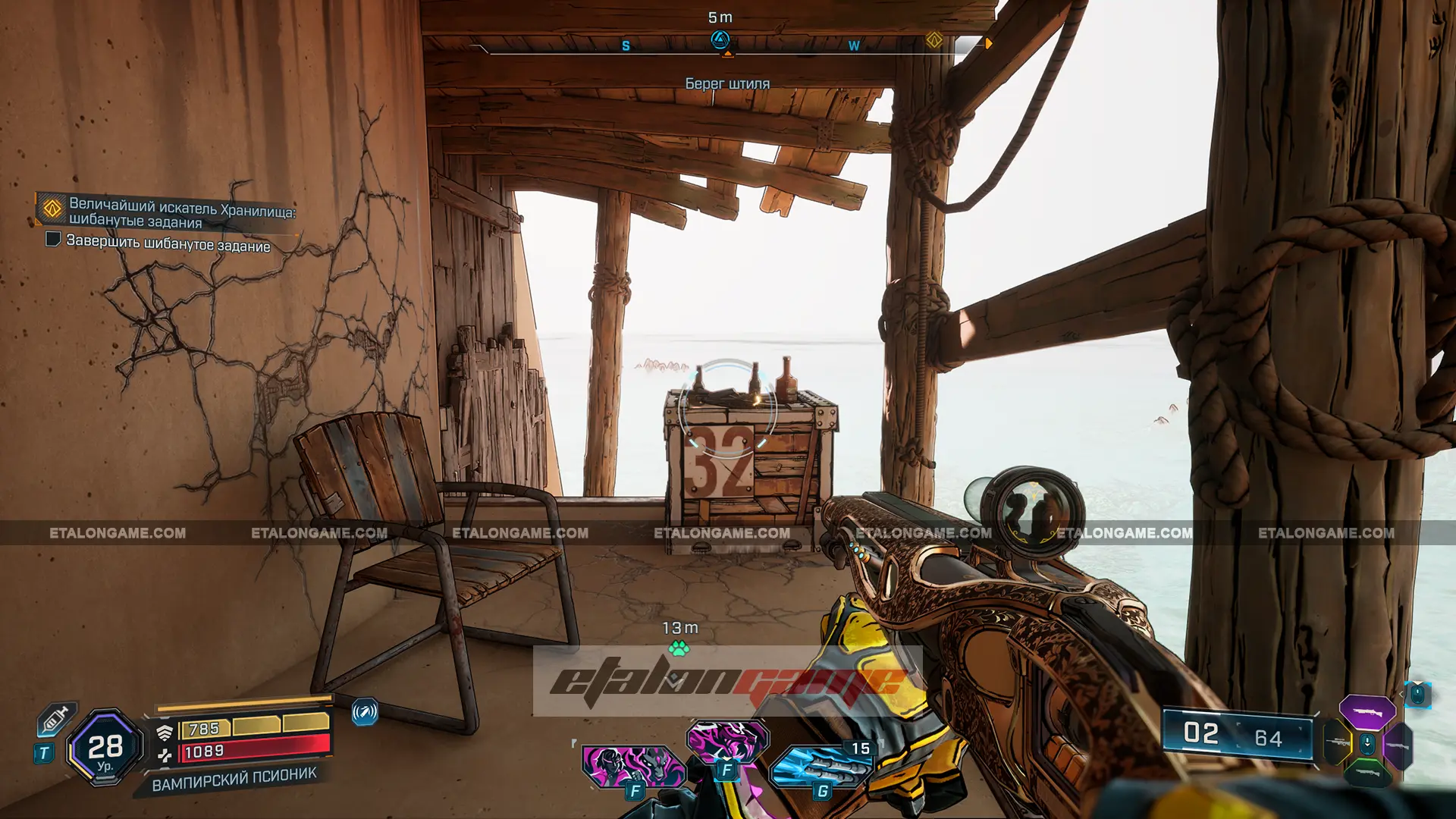1456x819 pixels.
Task: Choose the green-bordered weapon slot
Action: point(1367,771)
